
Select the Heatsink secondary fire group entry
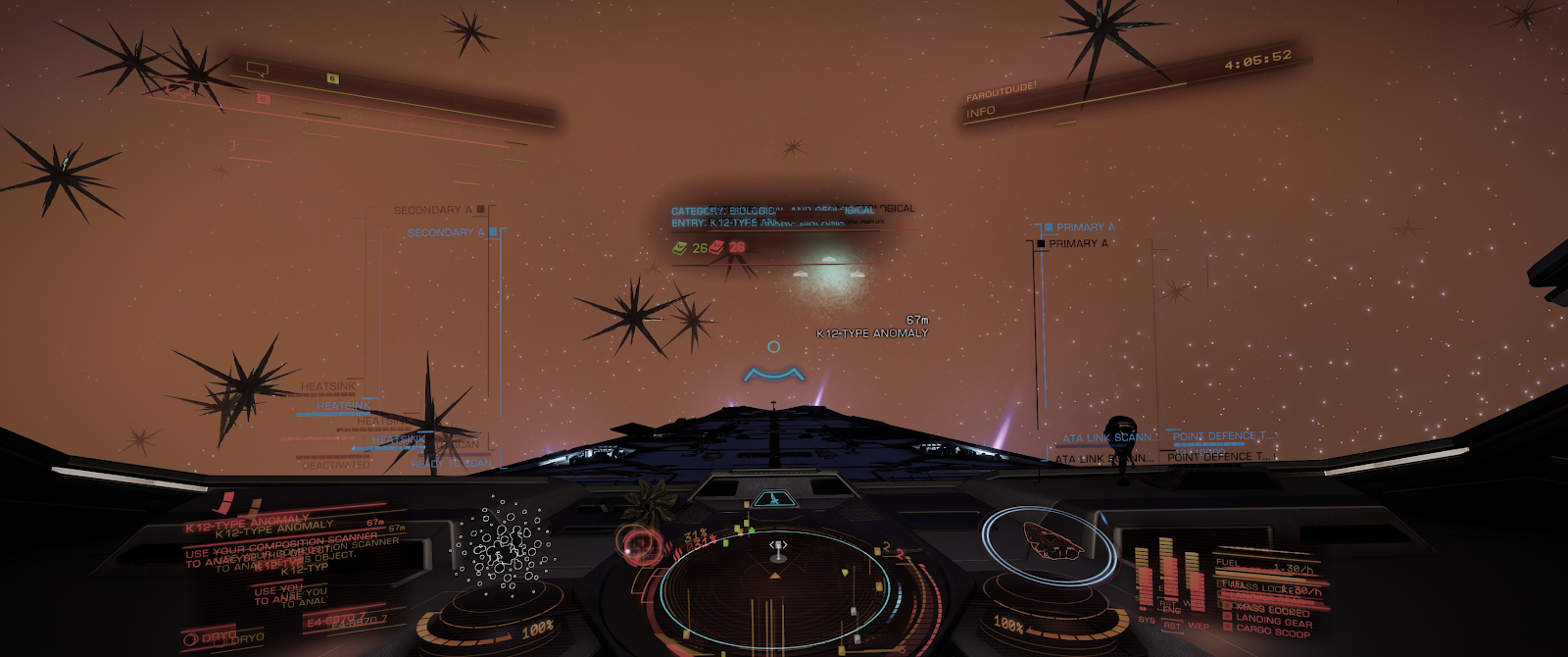(343, 405)
